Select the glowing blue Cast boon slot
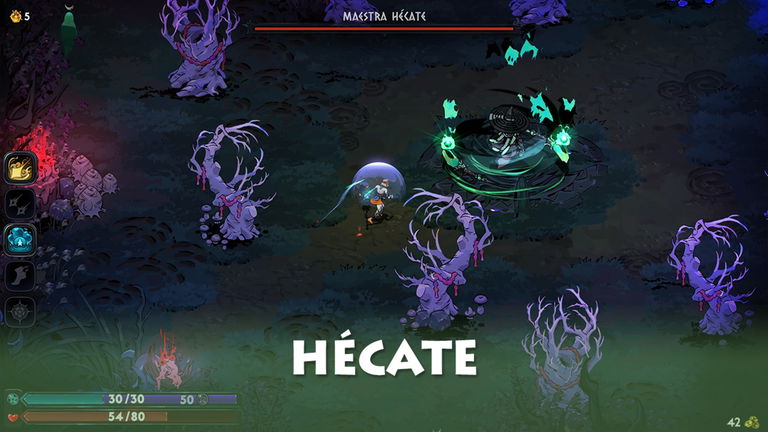The image size is (768, 432). 21,239
